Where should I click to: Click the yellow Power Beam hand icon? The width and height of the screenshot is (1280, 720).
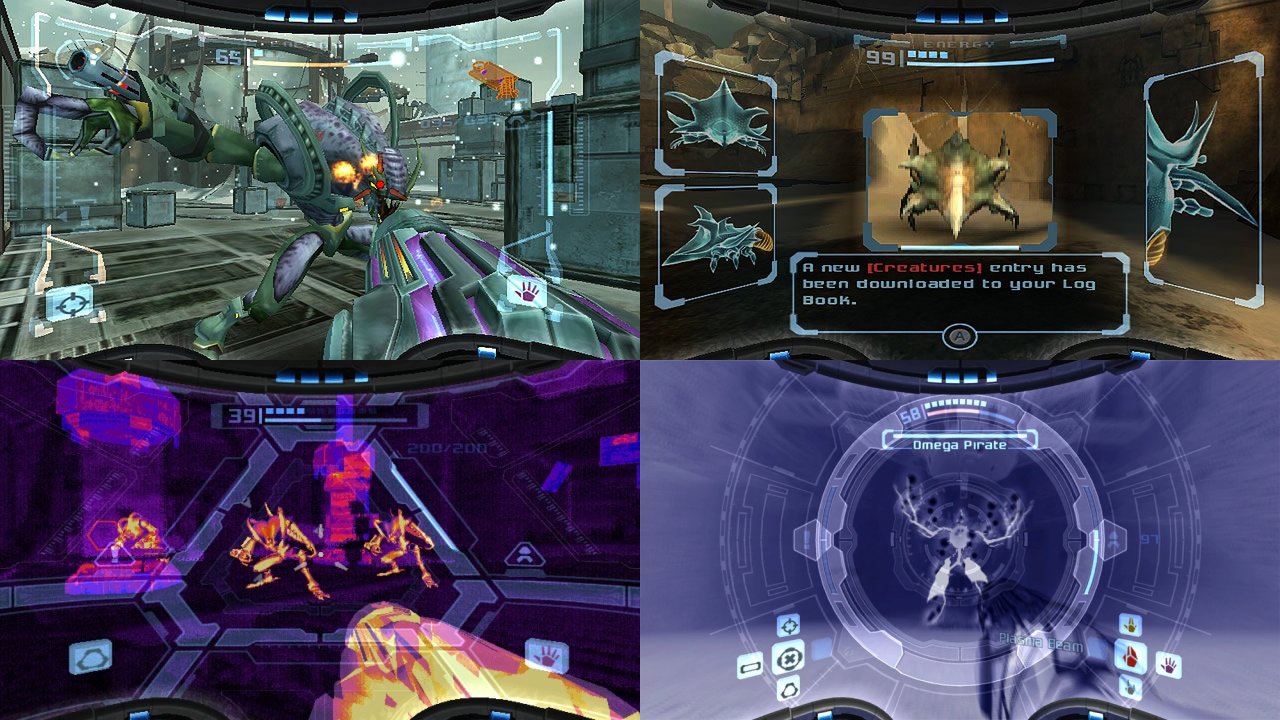point(1131,625)
